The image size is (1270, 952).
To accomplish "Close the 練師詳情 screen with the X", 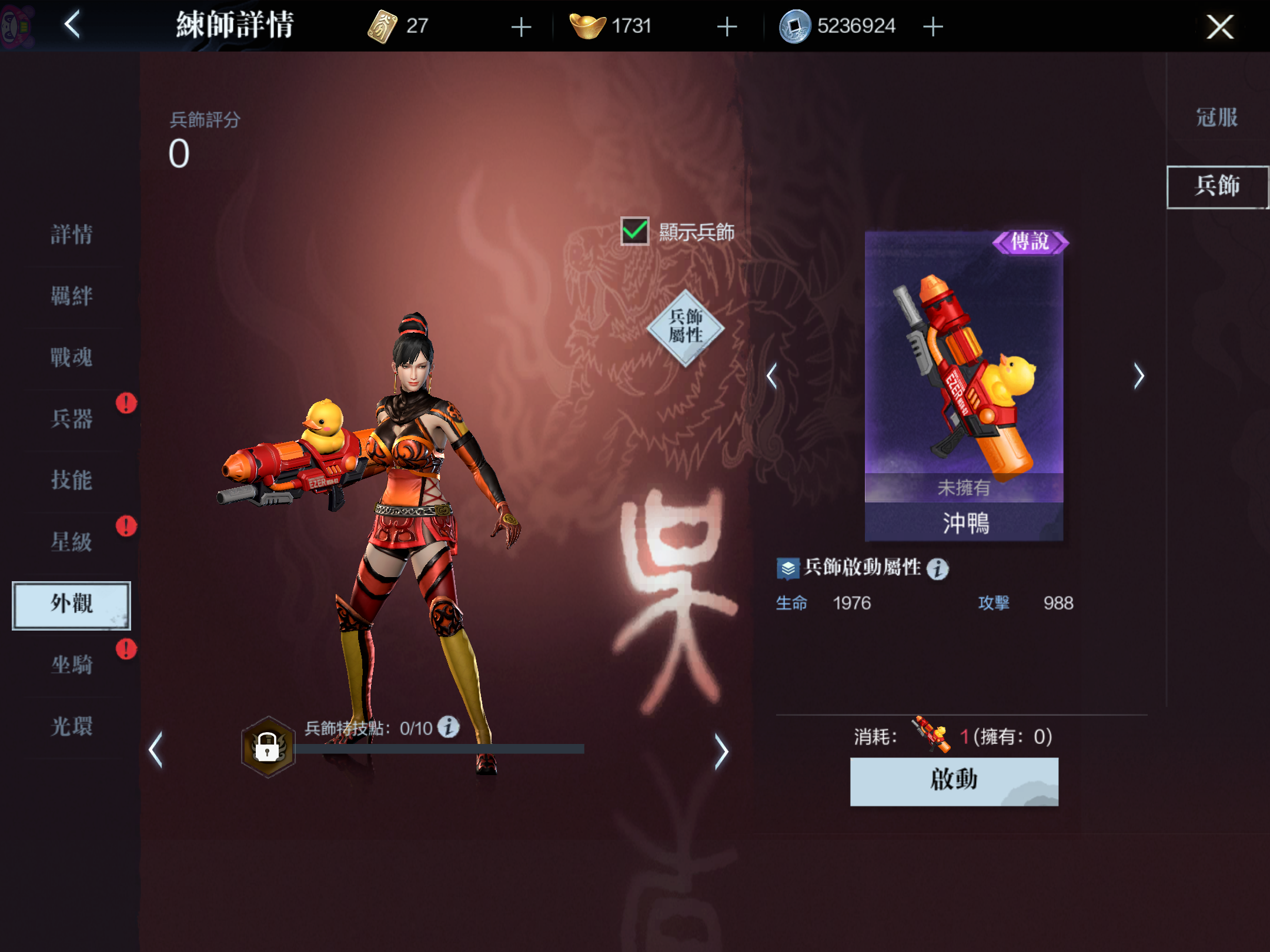I will (x=1219, y=27).
